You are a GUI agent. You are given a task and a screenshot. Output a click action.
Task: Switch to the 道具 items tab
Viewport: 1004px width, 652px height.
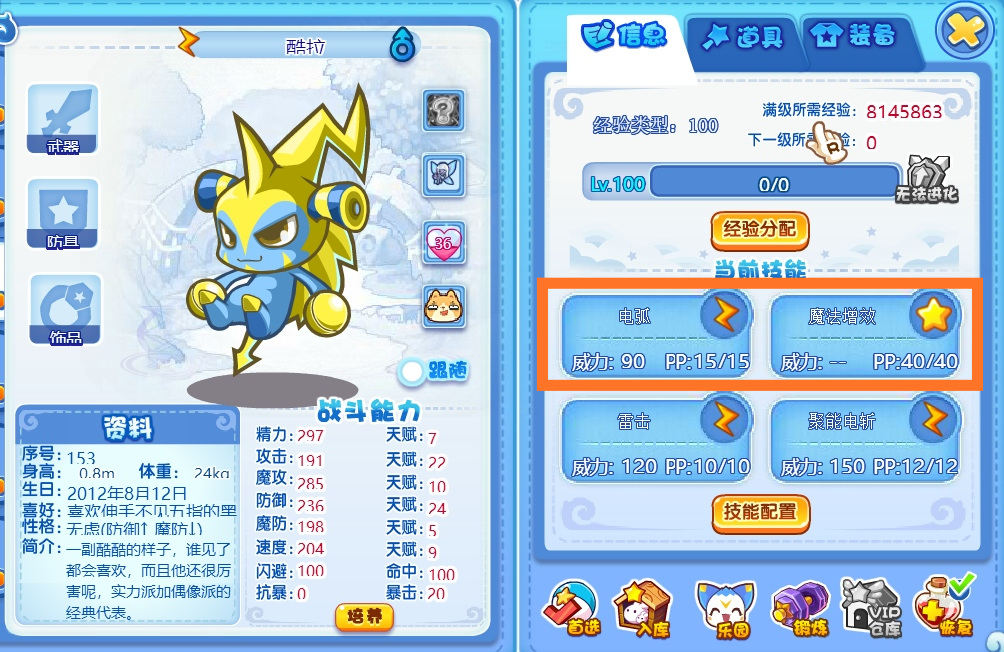point(742,38)
